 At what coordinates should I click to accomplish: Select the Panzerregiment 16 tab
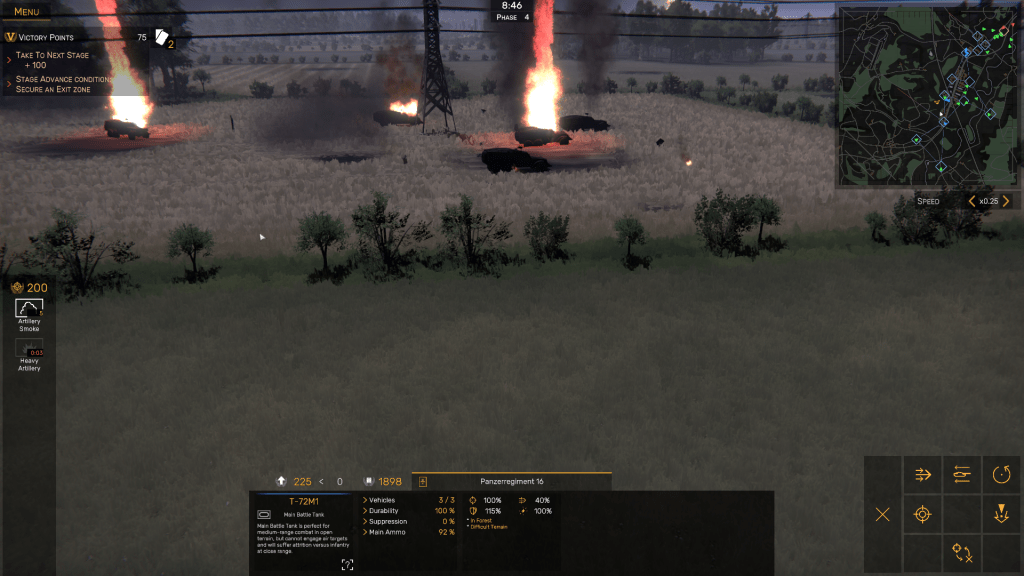point(510,482)
